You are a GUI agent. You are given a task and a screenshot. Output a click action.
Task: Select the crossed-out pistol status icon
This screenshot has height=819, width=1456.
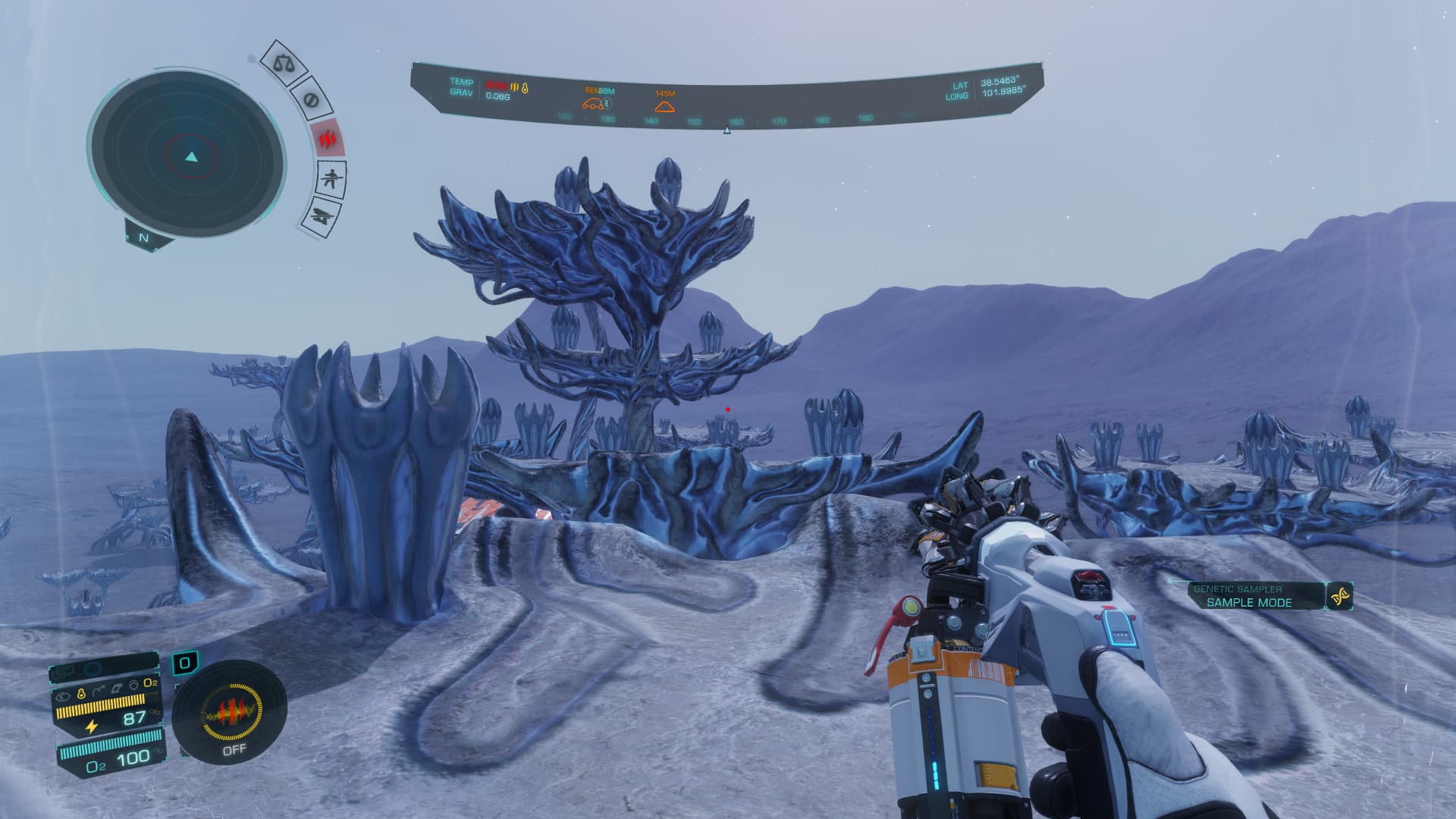pos(322,215)
